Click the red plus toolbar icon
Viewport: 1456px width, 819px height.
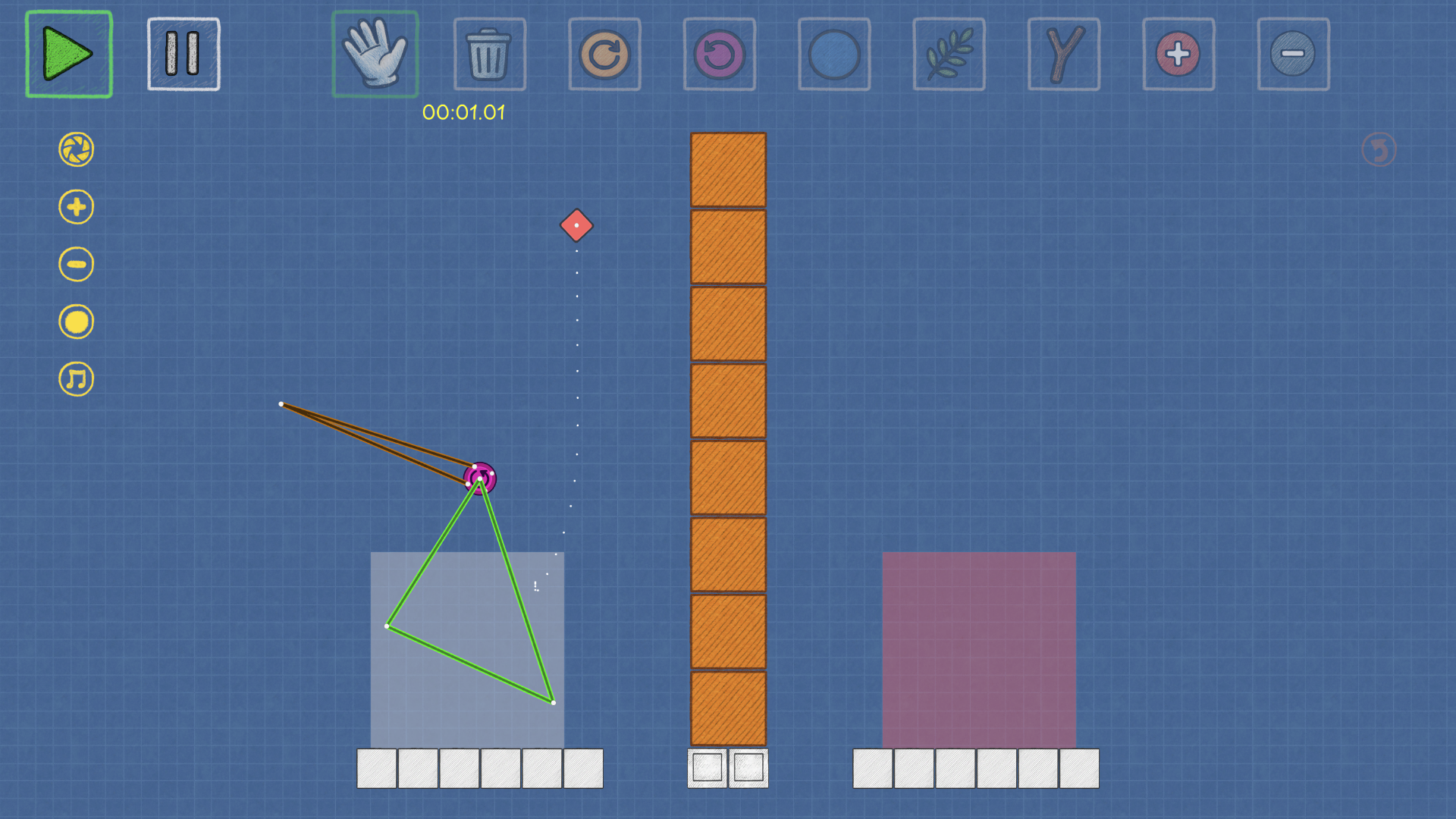click(1178, 53)
